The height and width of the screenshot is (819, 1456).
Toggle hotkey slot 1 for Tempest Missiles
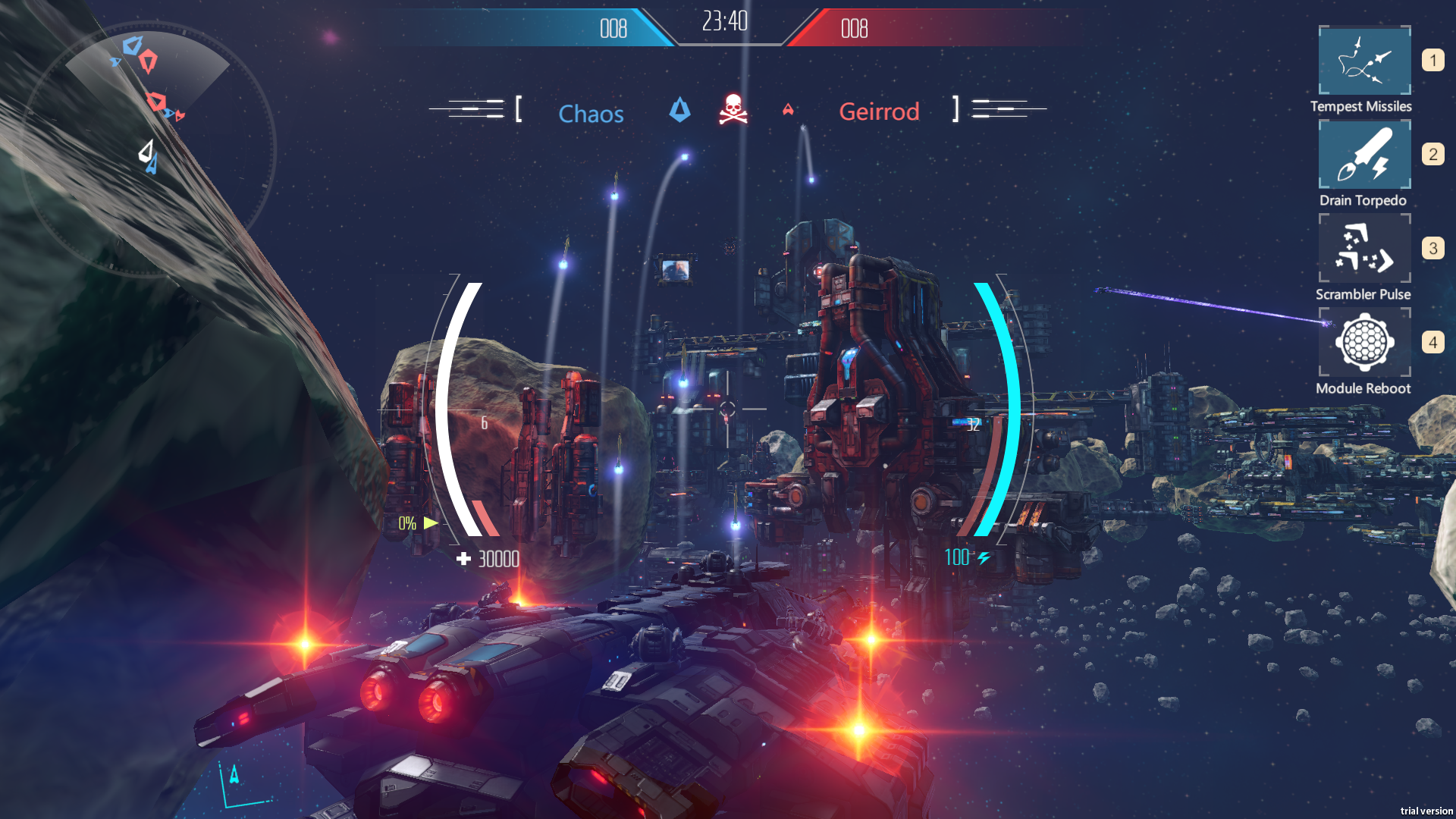(x=1432, y=59)
